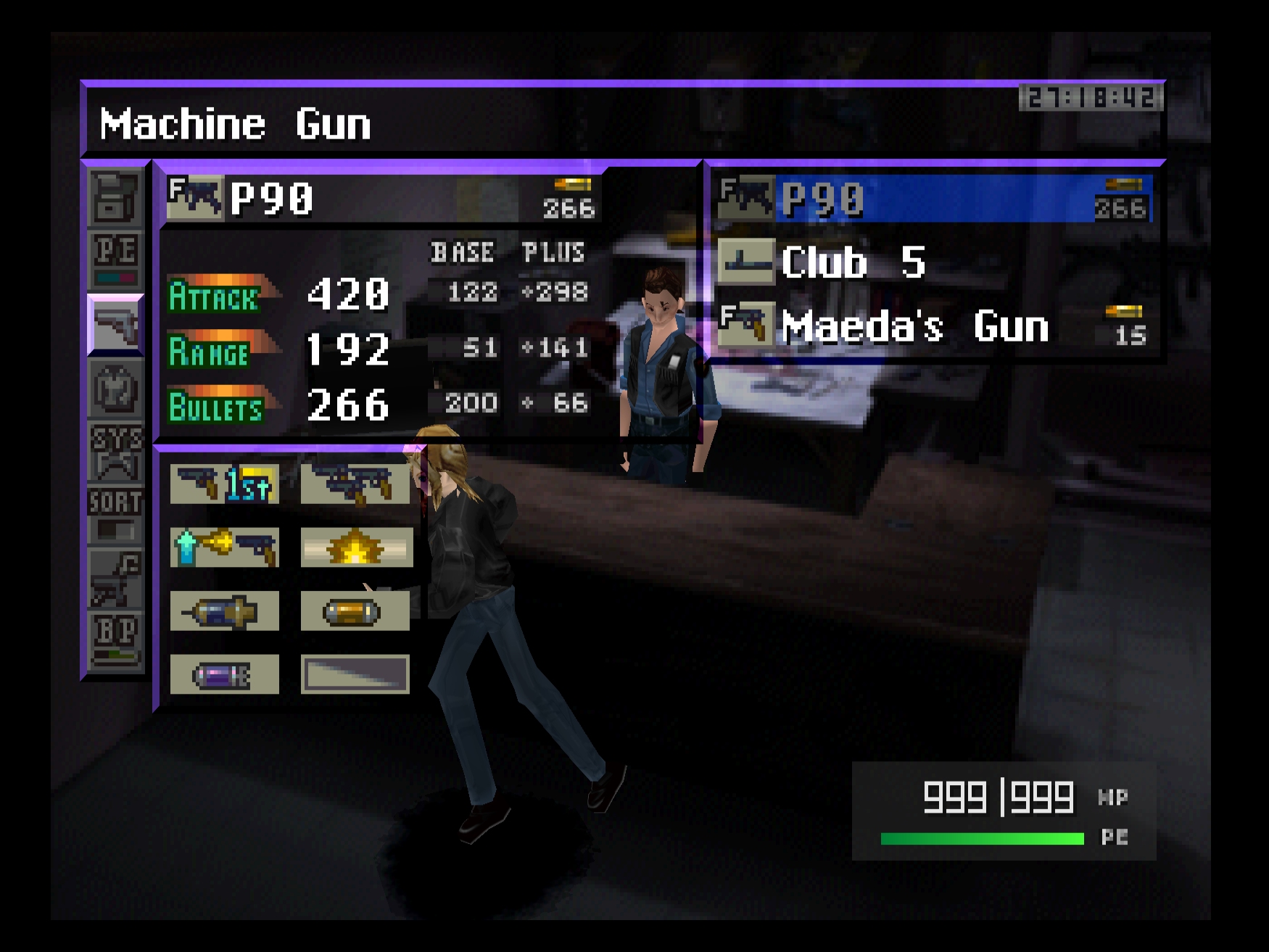The image size is (1269, 952).
Task: Select the syringe dart ability icon
Action: coord(224,610)
